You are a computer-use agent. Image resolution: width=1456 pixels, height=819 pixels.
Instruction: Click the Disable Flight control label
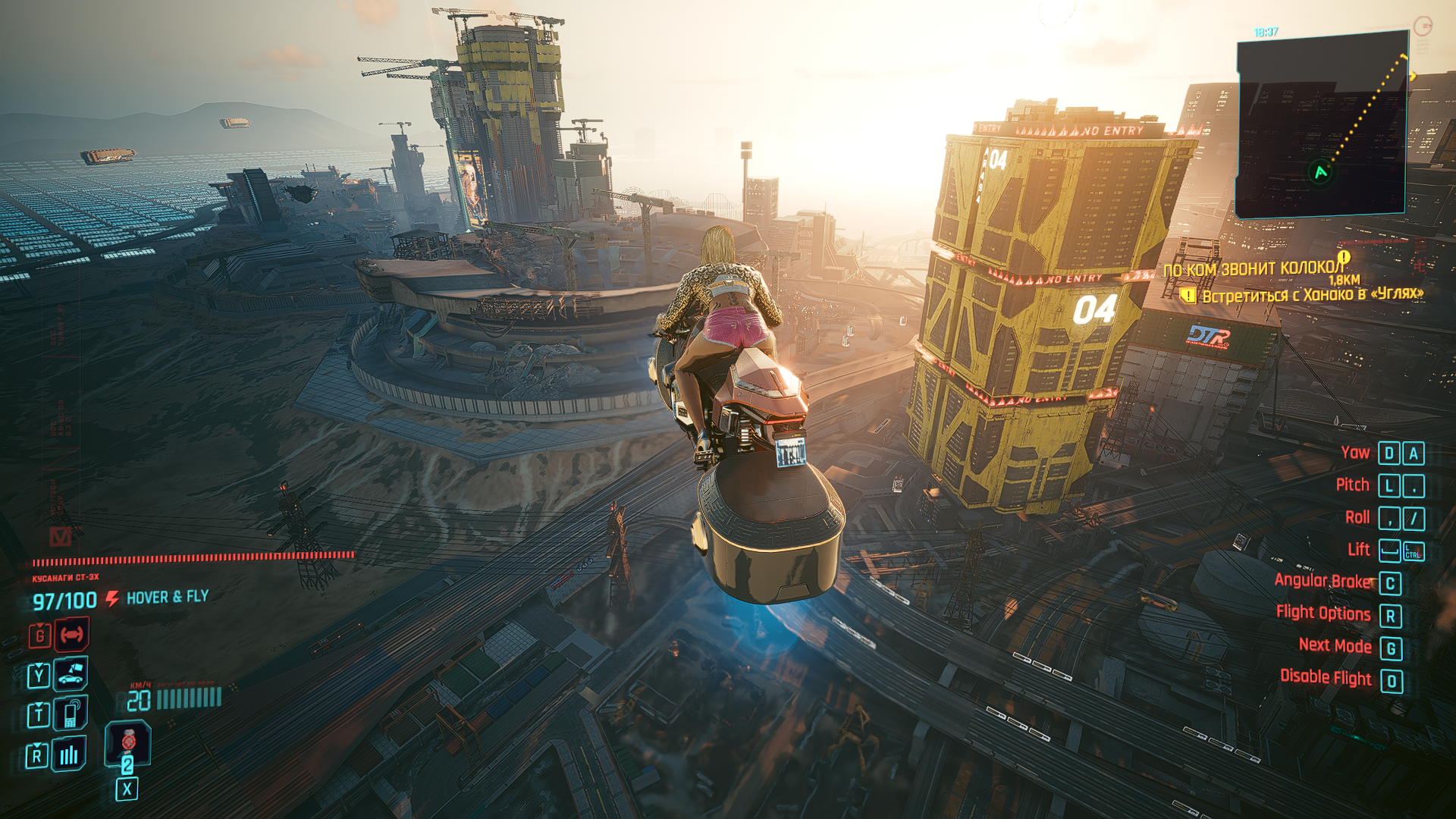pyautogui.click(x=1325, y=677)
